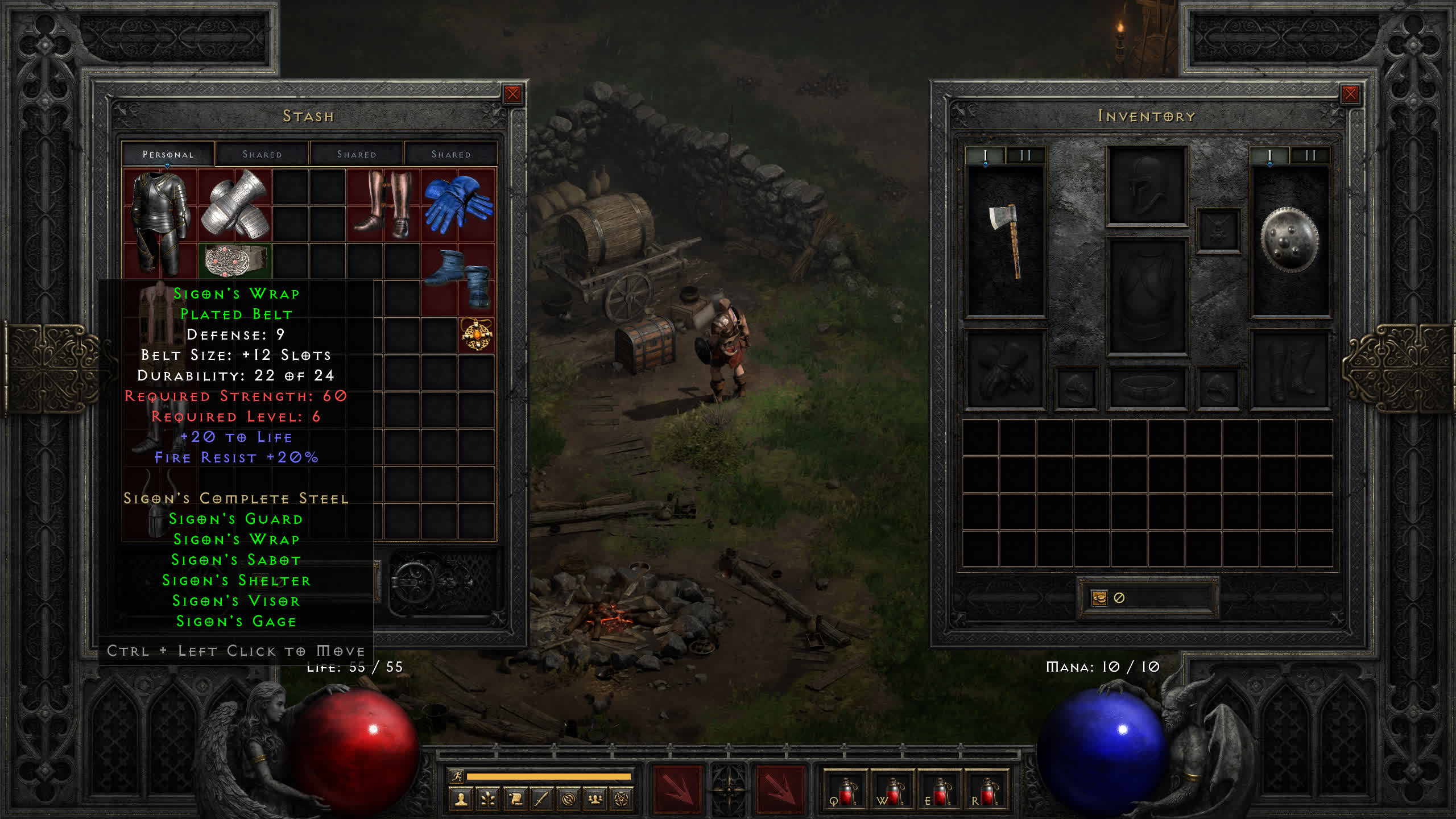Select the equipped buckler shield
This screenshot has width=1456, height=819.
[1289, 240]
